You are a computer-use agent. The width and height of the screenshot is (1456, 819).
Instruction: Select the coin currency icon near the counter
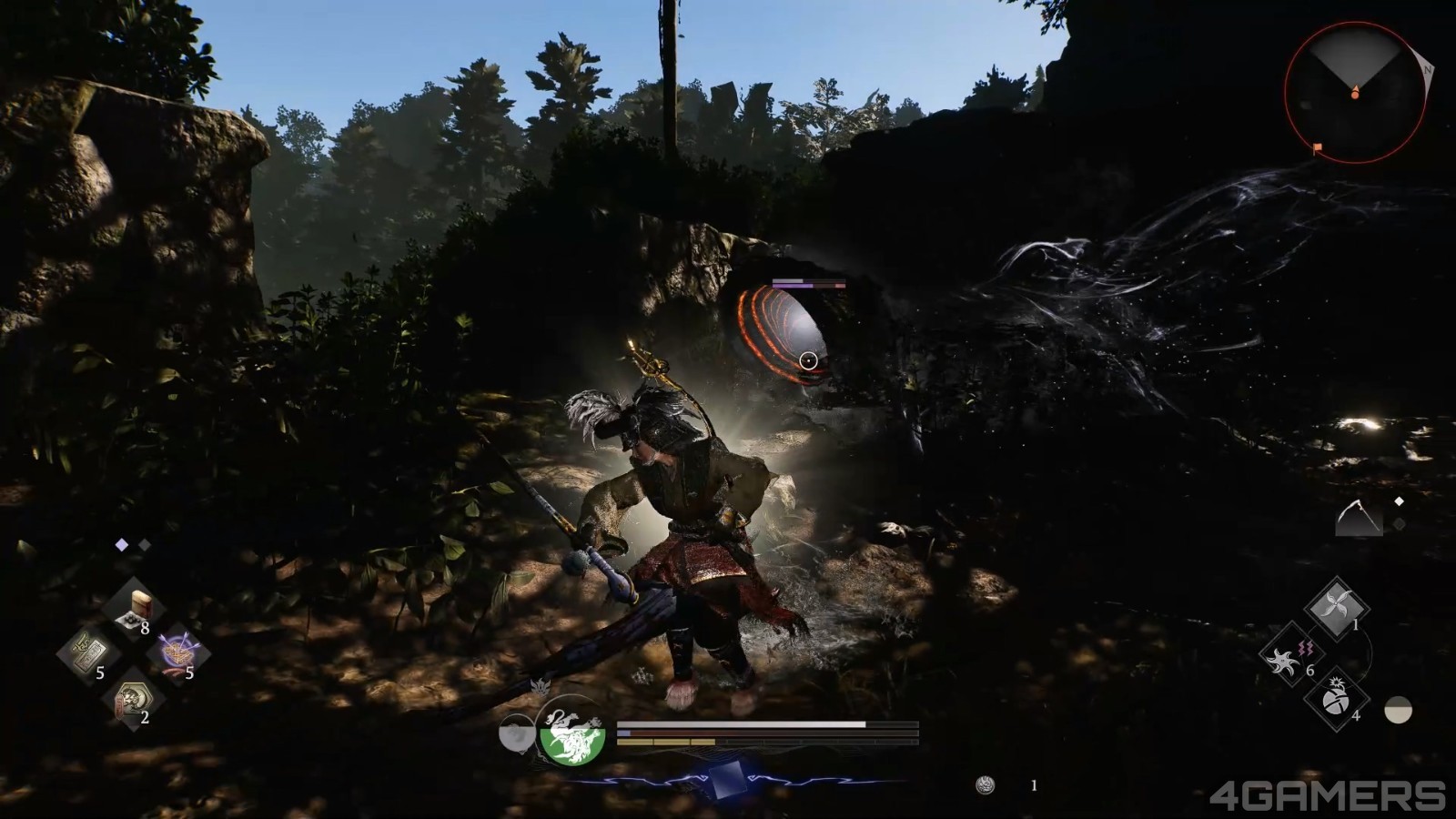[x=984, y=784]
